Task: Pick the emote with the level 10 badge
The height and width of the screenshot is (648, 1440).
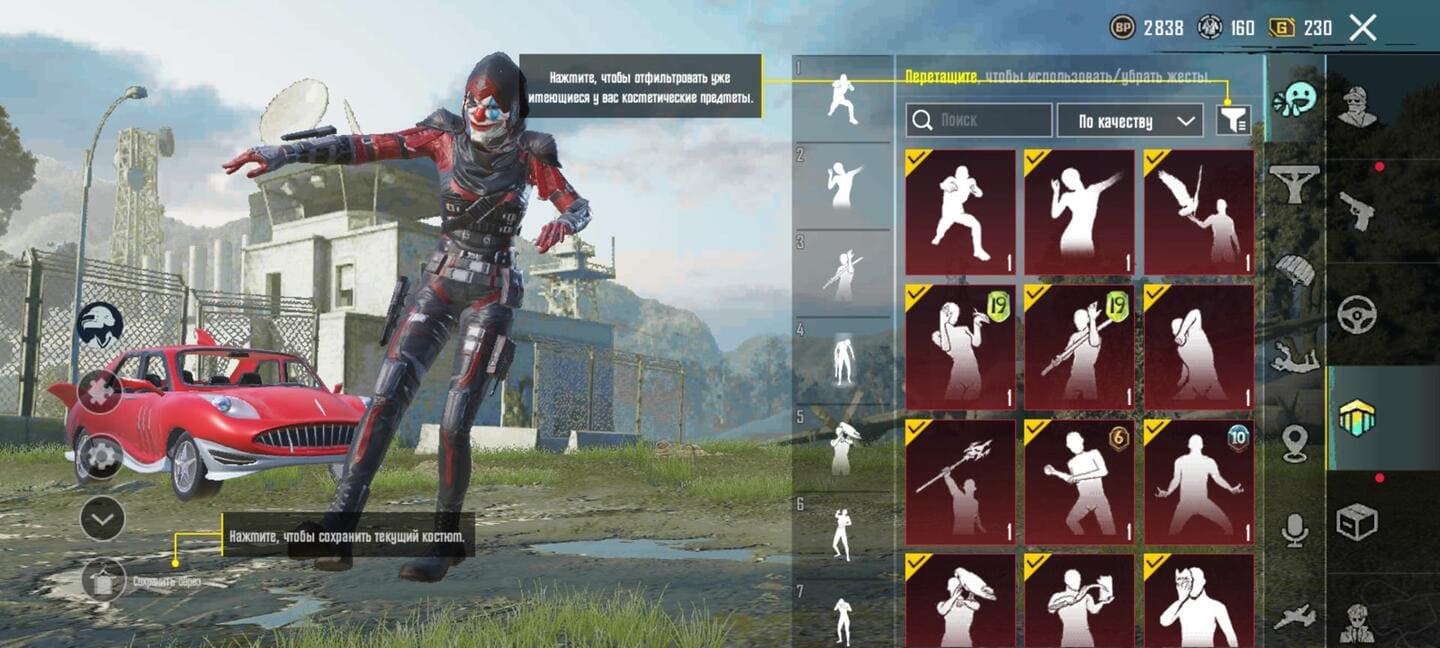Action: (1198, 482)
